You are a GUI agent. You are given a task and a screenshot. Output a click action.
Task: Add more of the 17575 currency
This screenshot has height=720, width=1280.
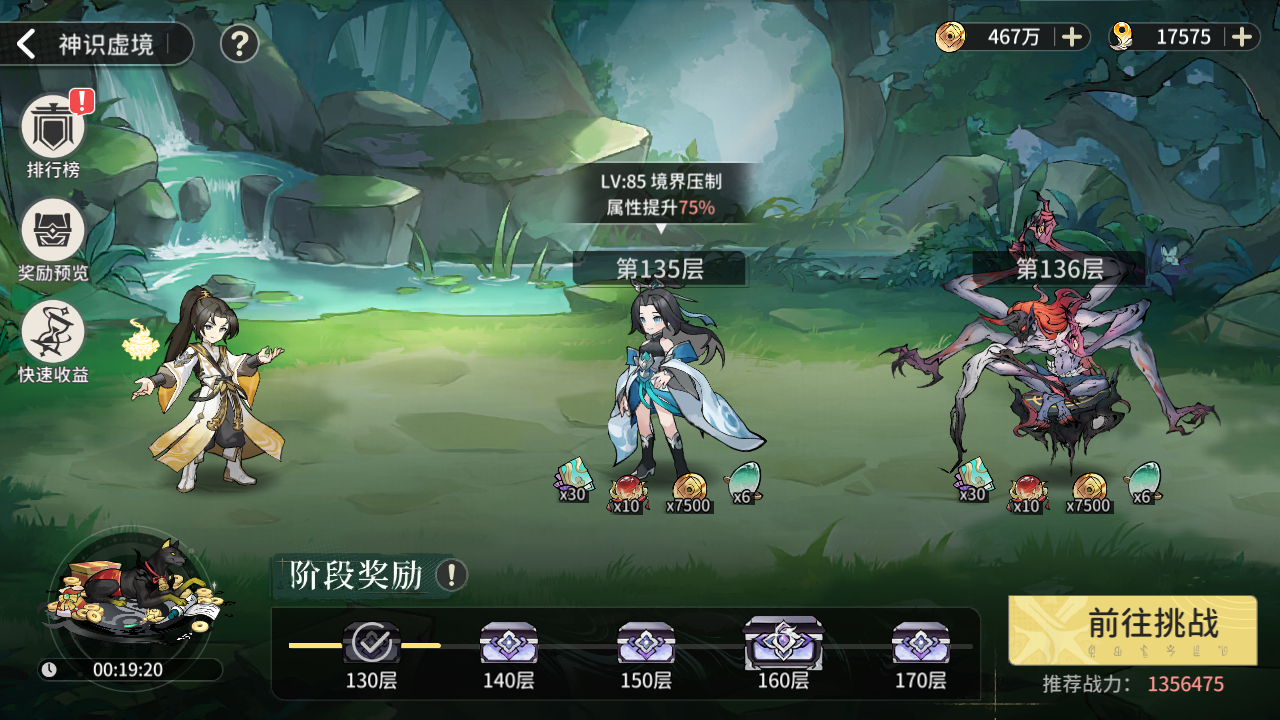1242,37
